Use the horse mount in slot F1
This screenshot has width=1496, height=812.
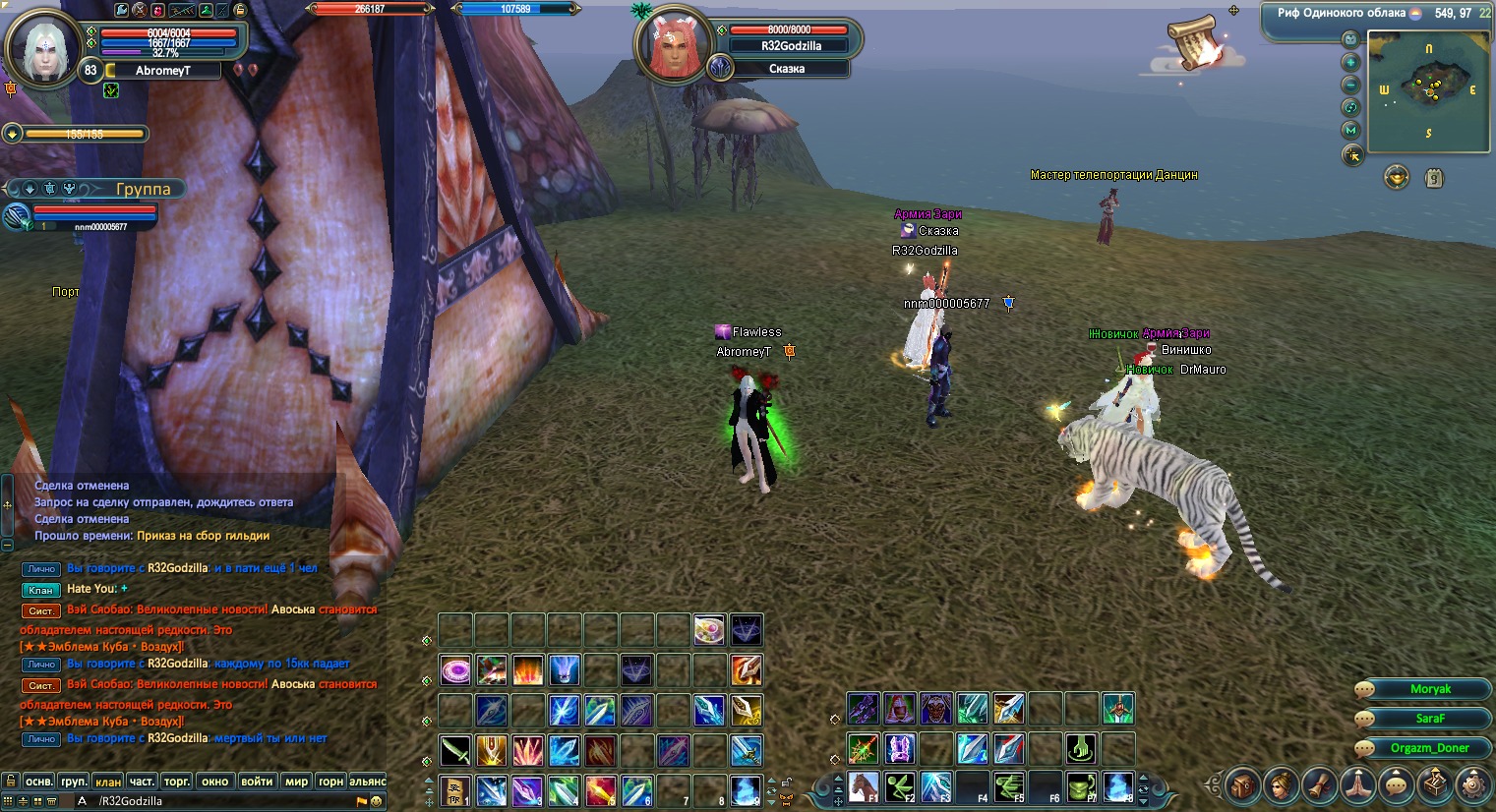[863, 786]
